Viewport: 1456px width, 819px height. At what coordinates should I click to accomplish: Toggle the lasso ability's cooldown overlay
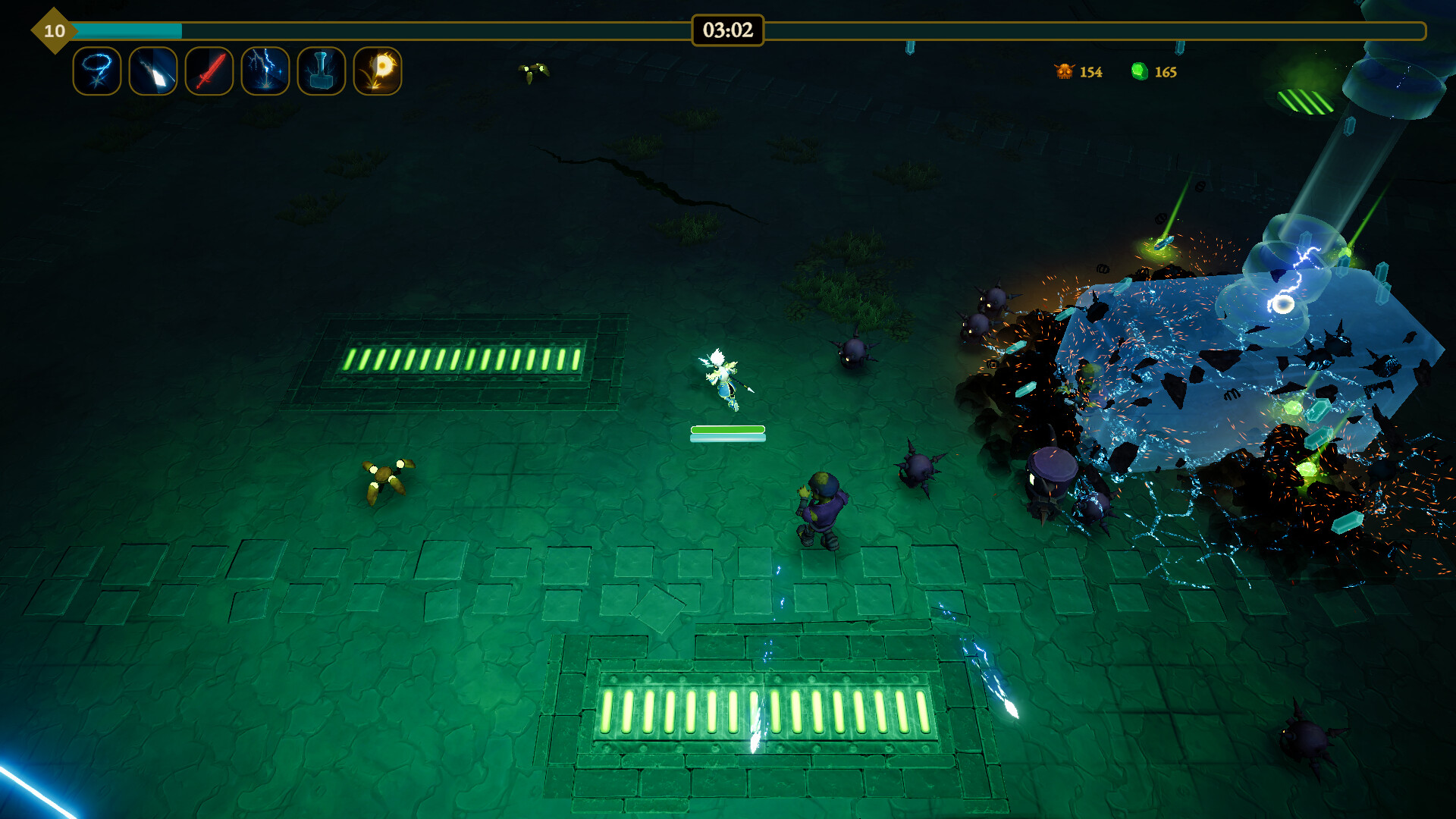[96, 71]
